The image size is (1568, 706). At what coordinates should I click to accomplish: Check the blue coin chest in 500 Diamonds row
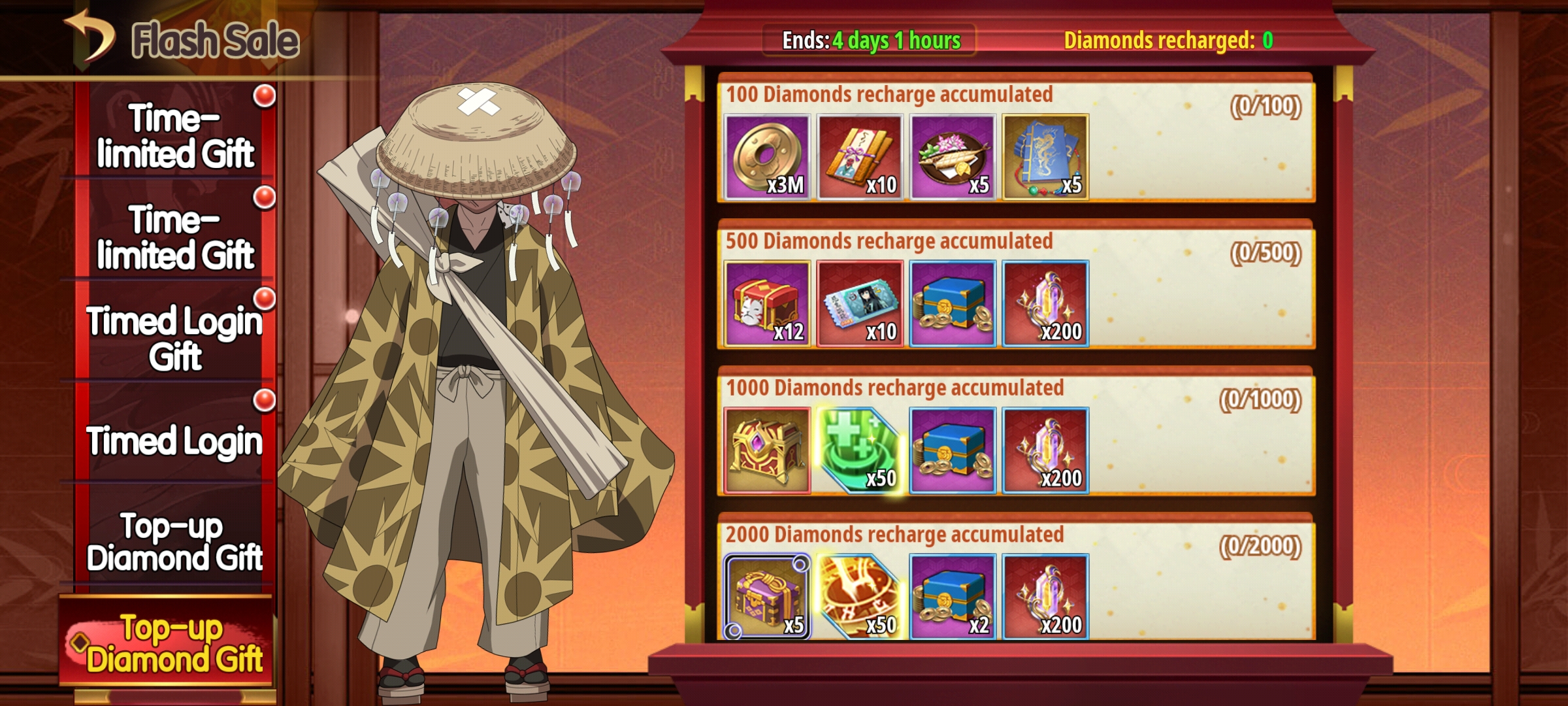953,304
